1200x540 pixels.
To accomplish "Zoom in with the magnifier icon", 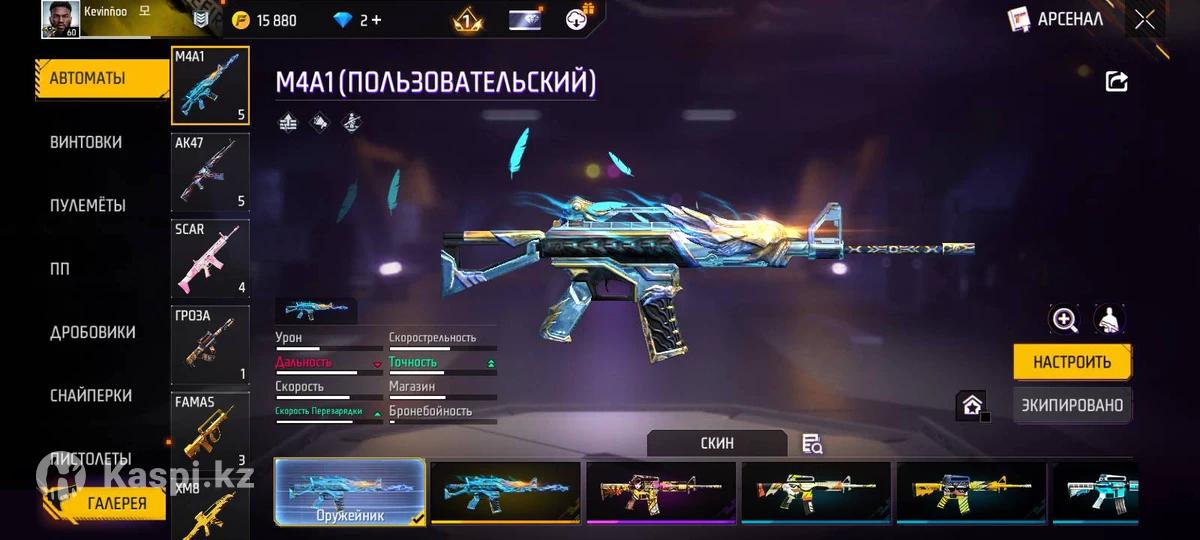I will coord(1064,319).
